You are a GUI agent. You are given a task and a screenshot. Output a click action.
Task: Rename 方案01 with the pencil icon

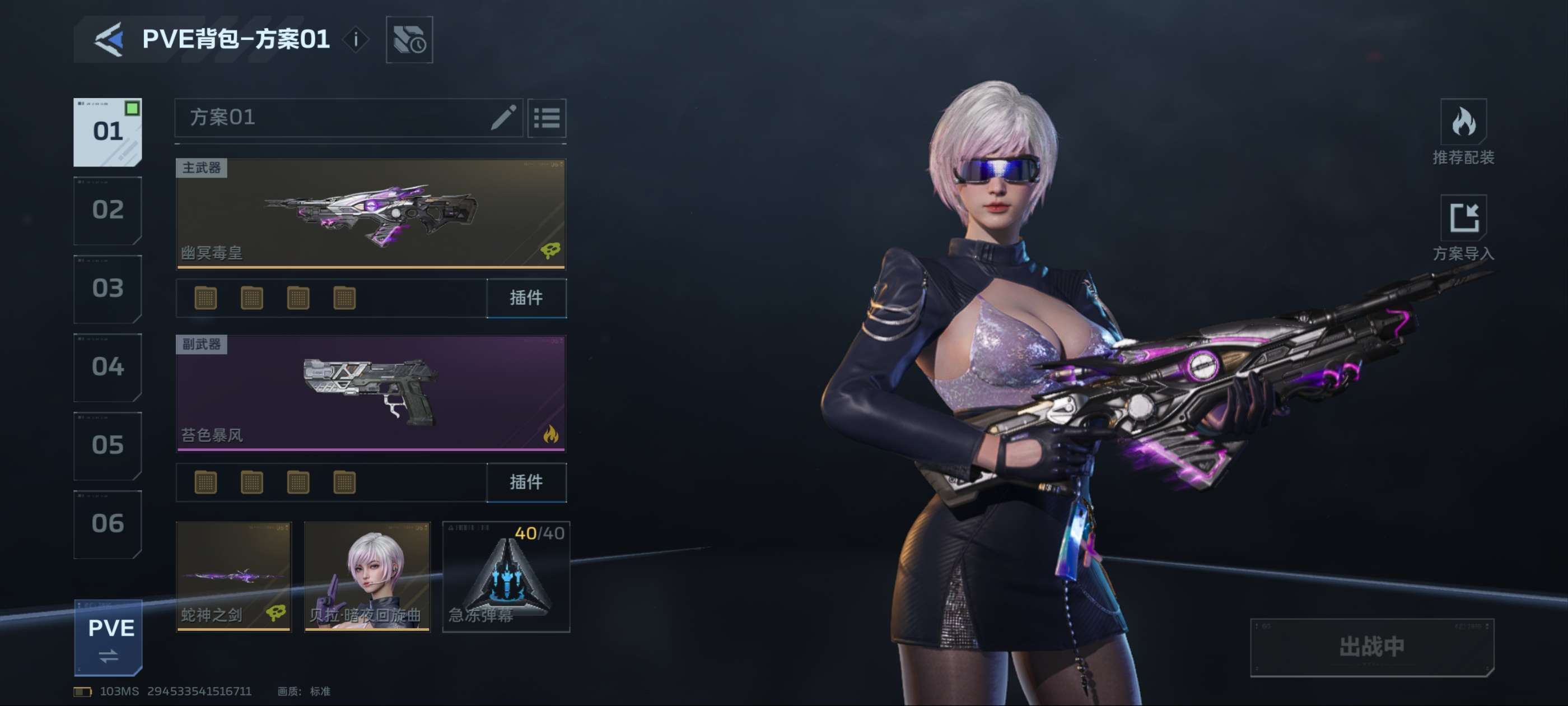click(503, 118)
